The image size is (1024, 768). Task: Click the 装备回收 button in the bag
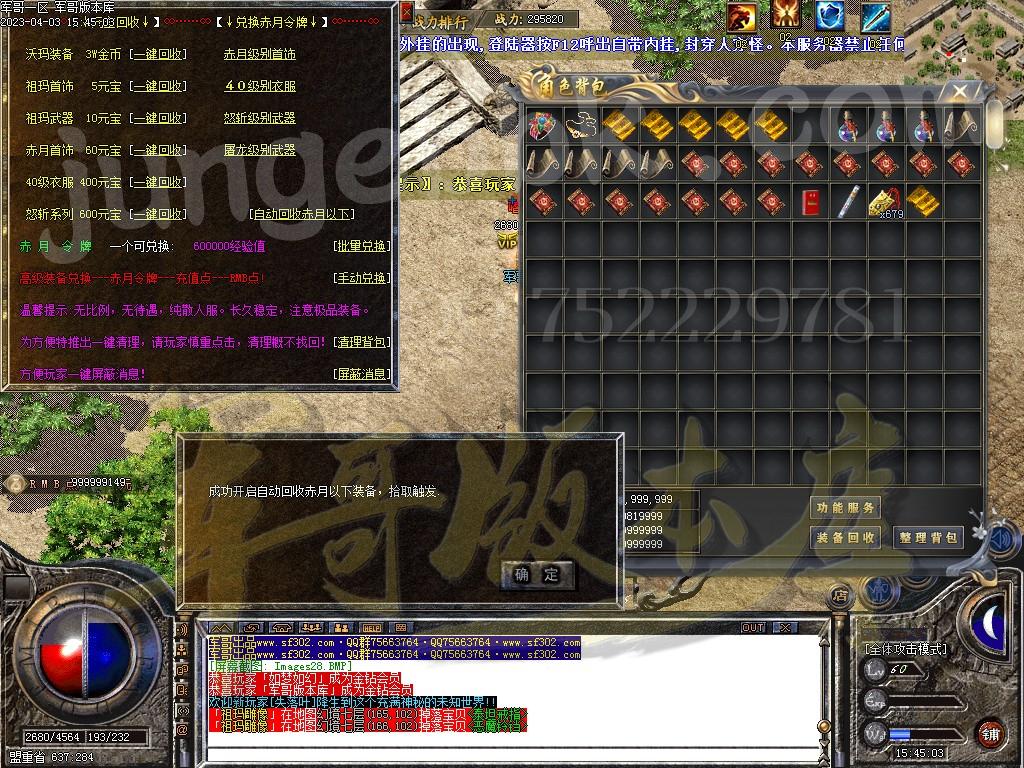pos(846,538)
